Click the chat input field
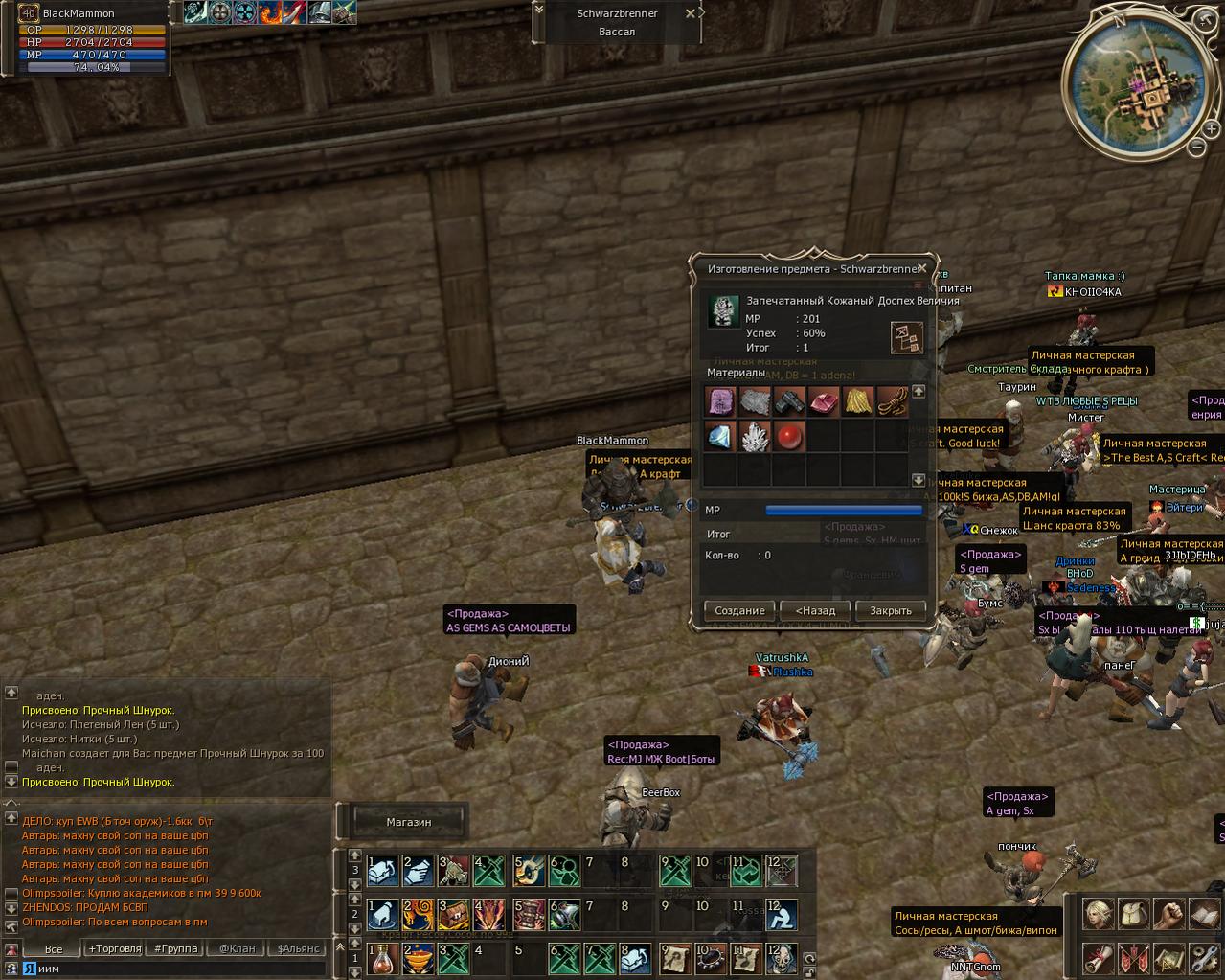1225x980 pixels. (x=172, y=969)
